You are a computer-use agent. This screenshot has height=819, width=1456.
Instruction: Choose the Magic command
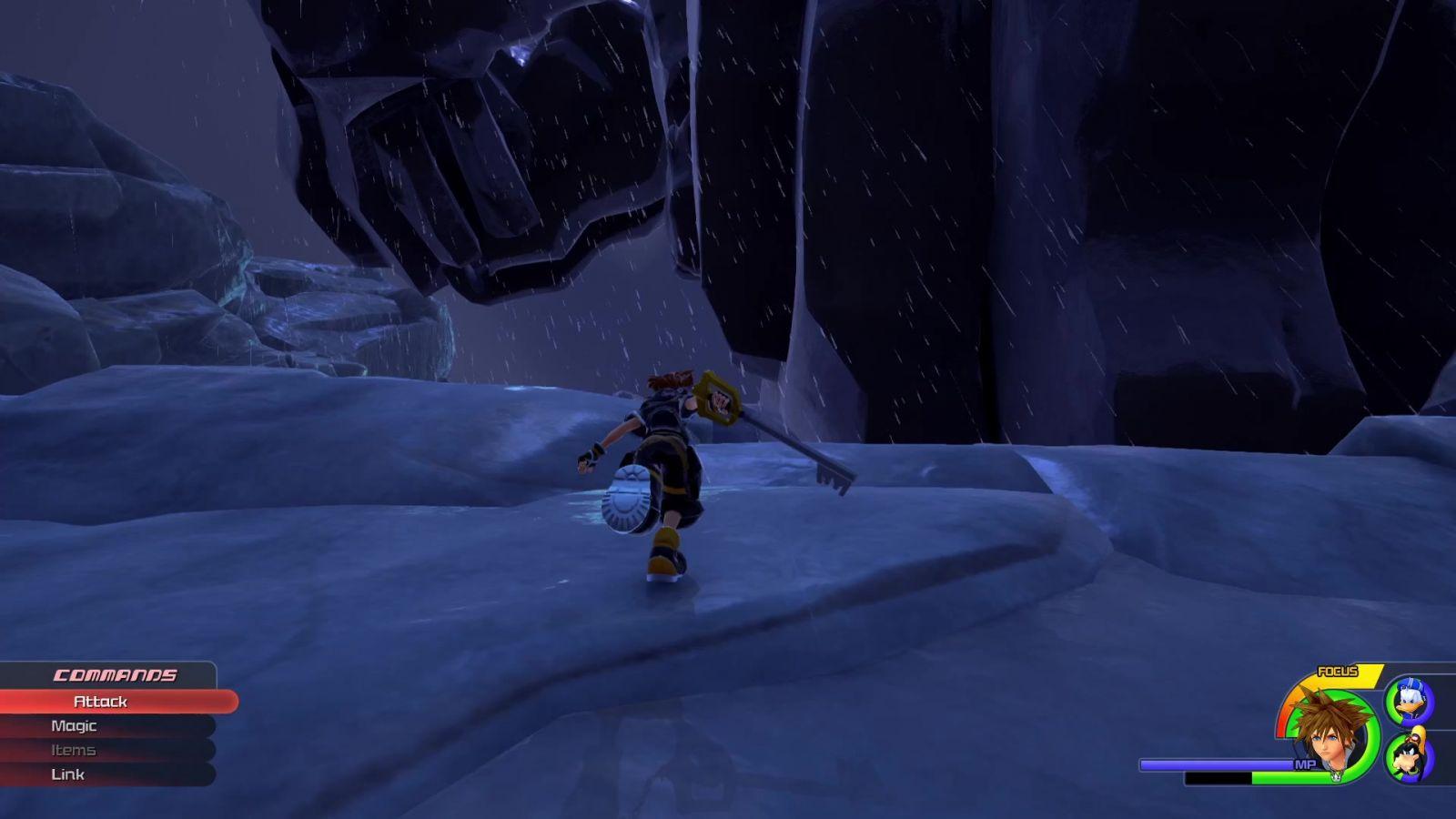point(74,726)
